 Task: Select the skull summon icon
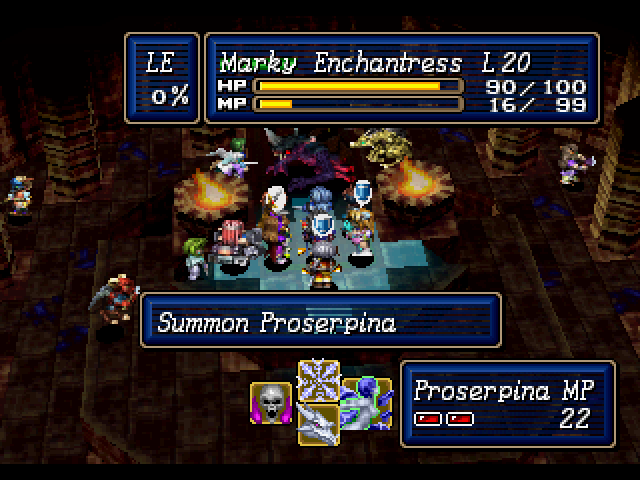tap(270, 402)
